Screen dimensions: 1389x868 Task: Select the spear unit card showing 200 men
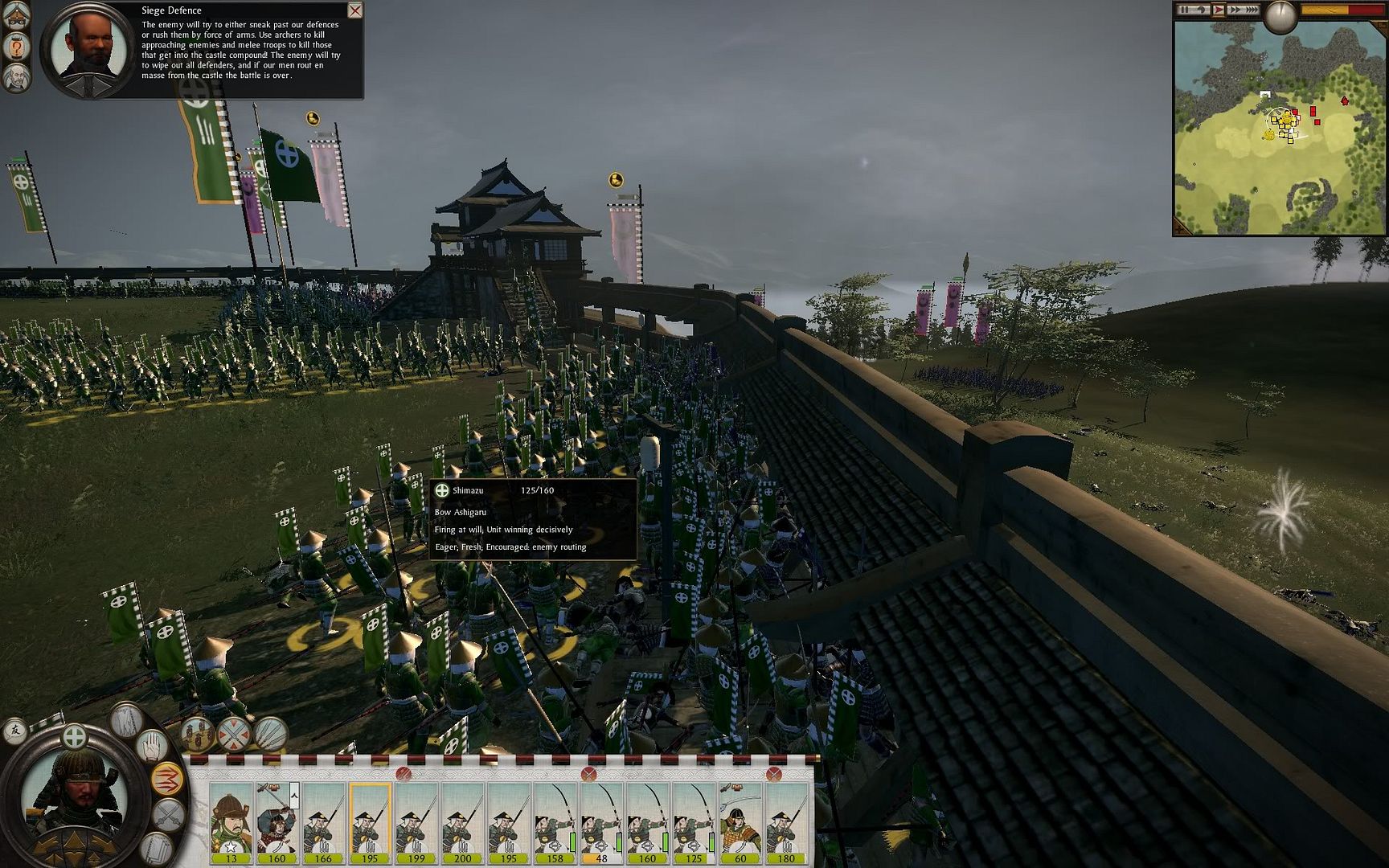click(x=463, y=821)
